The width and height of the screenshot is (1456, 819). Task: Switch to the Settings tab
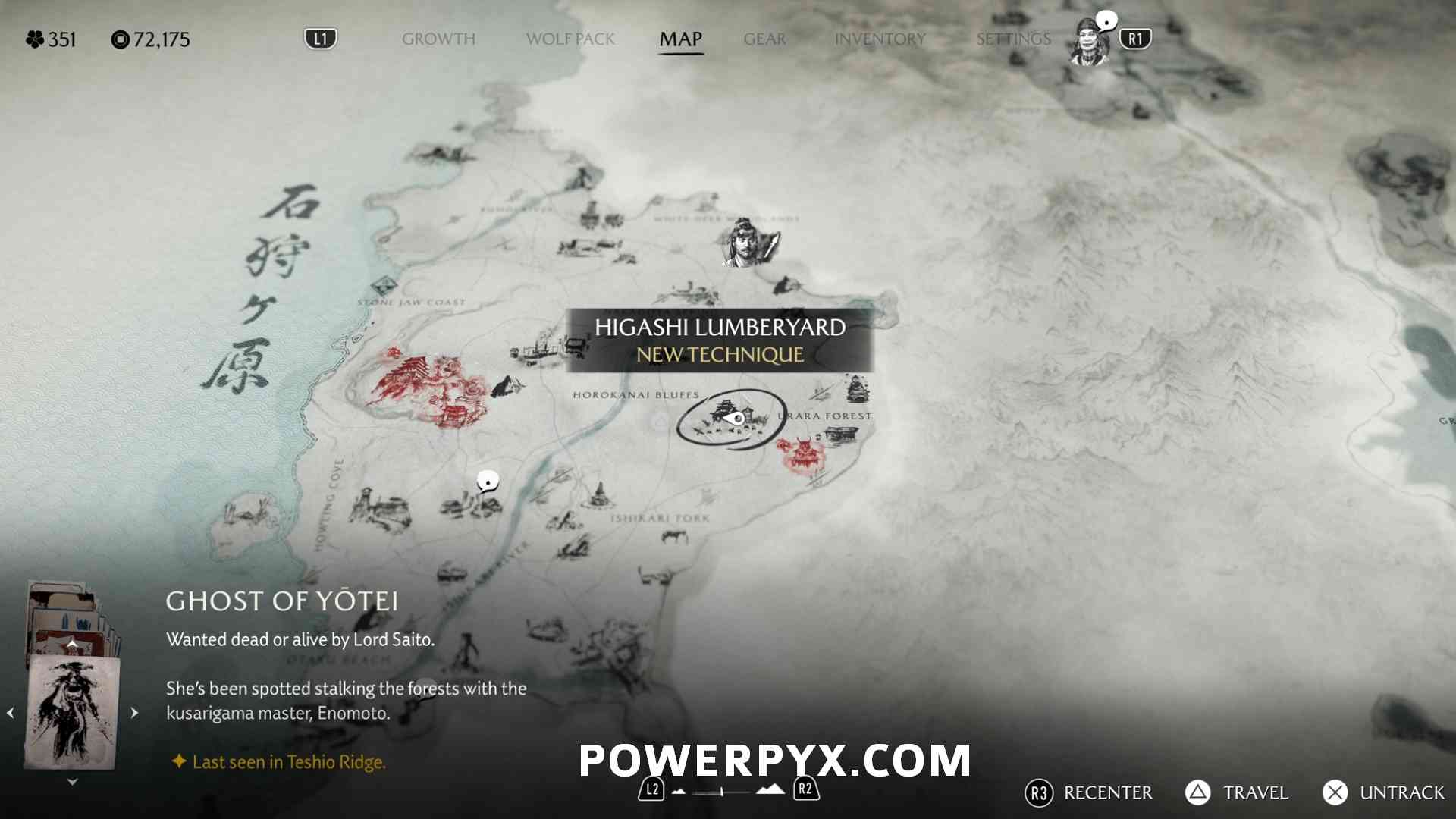click(1013, 39)
